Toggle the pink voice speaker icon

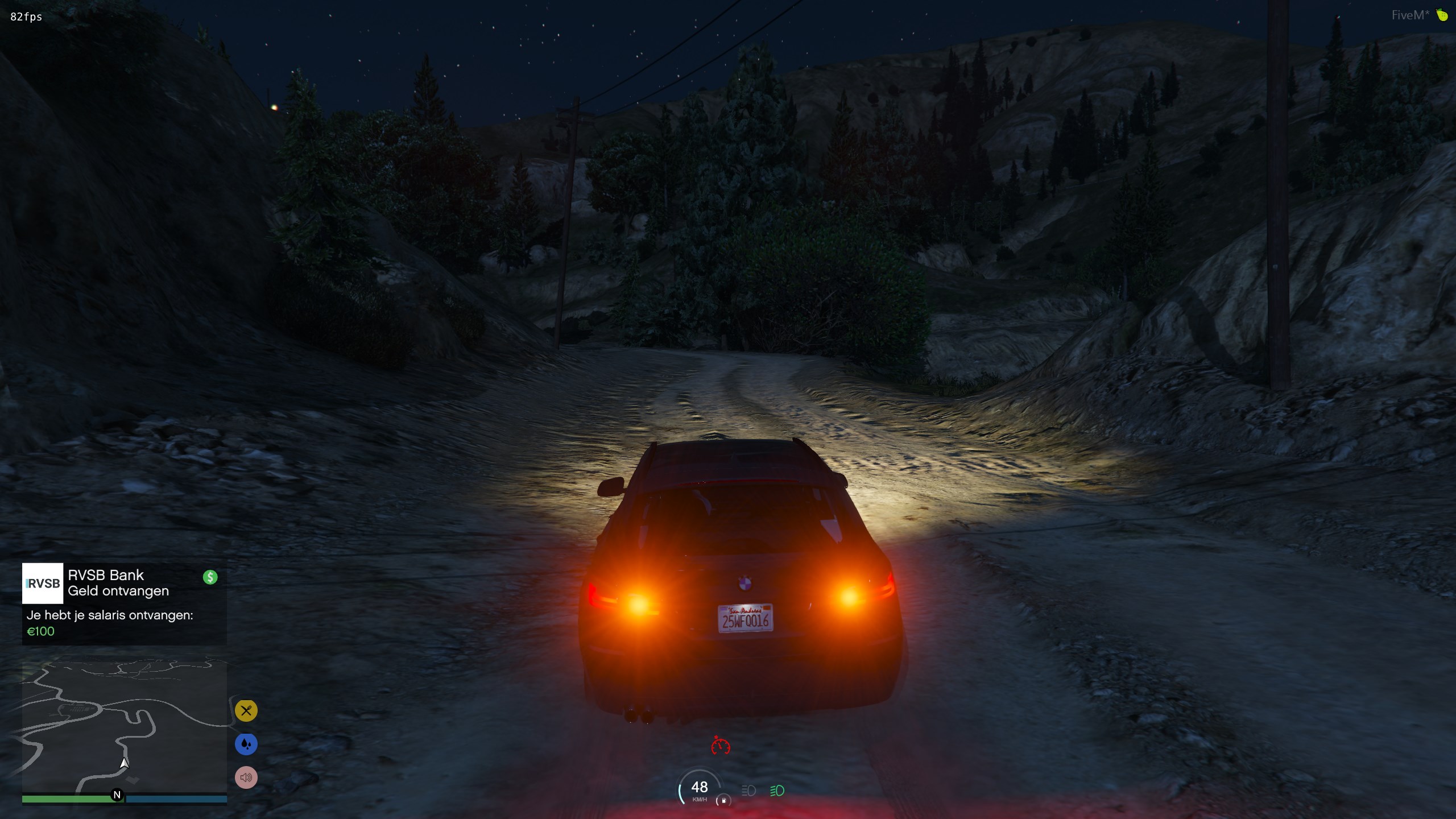[x=246, y=777]
